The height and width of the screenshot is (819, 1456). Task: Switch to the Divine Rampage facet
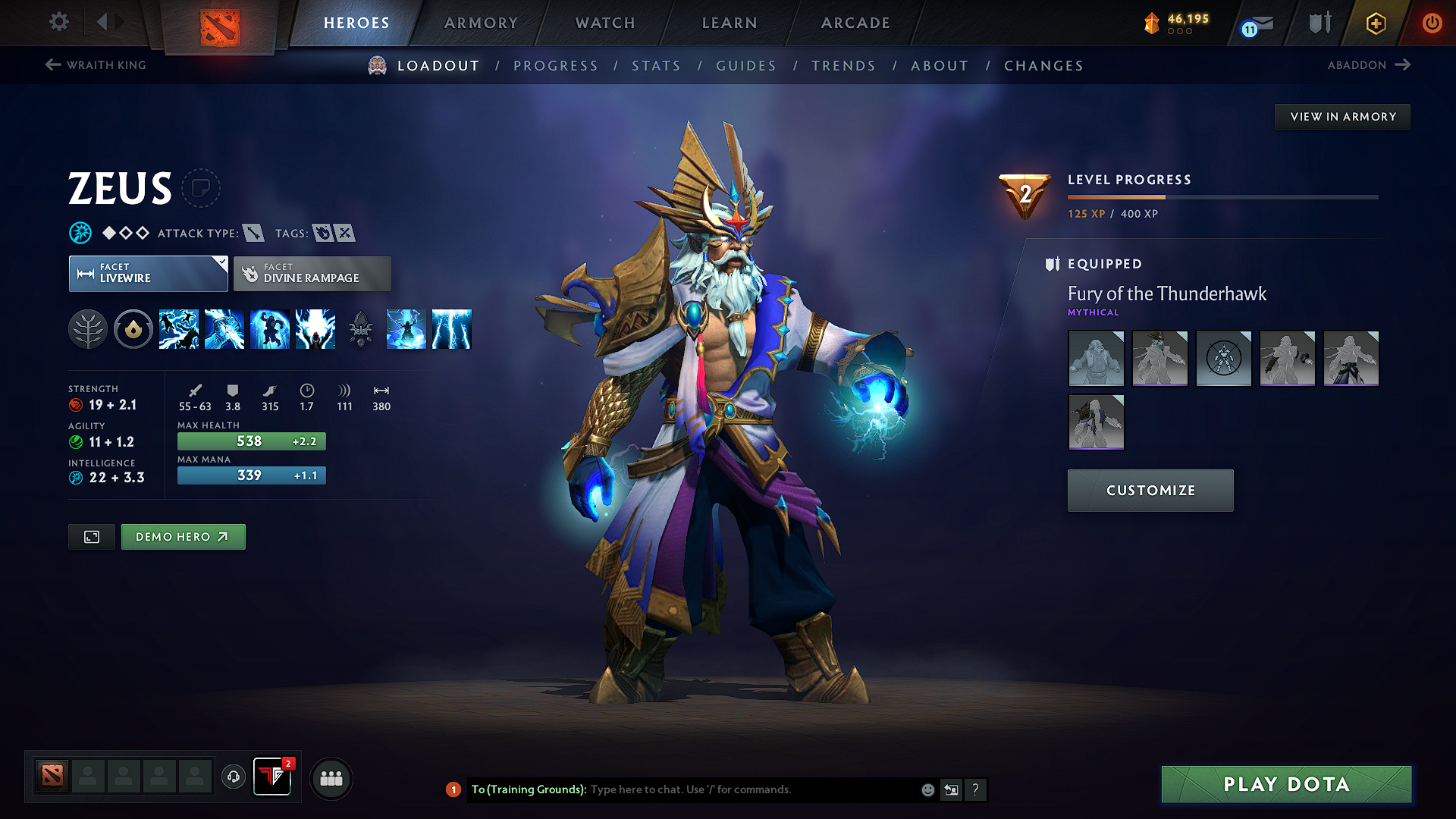click(x=312, y=273)
